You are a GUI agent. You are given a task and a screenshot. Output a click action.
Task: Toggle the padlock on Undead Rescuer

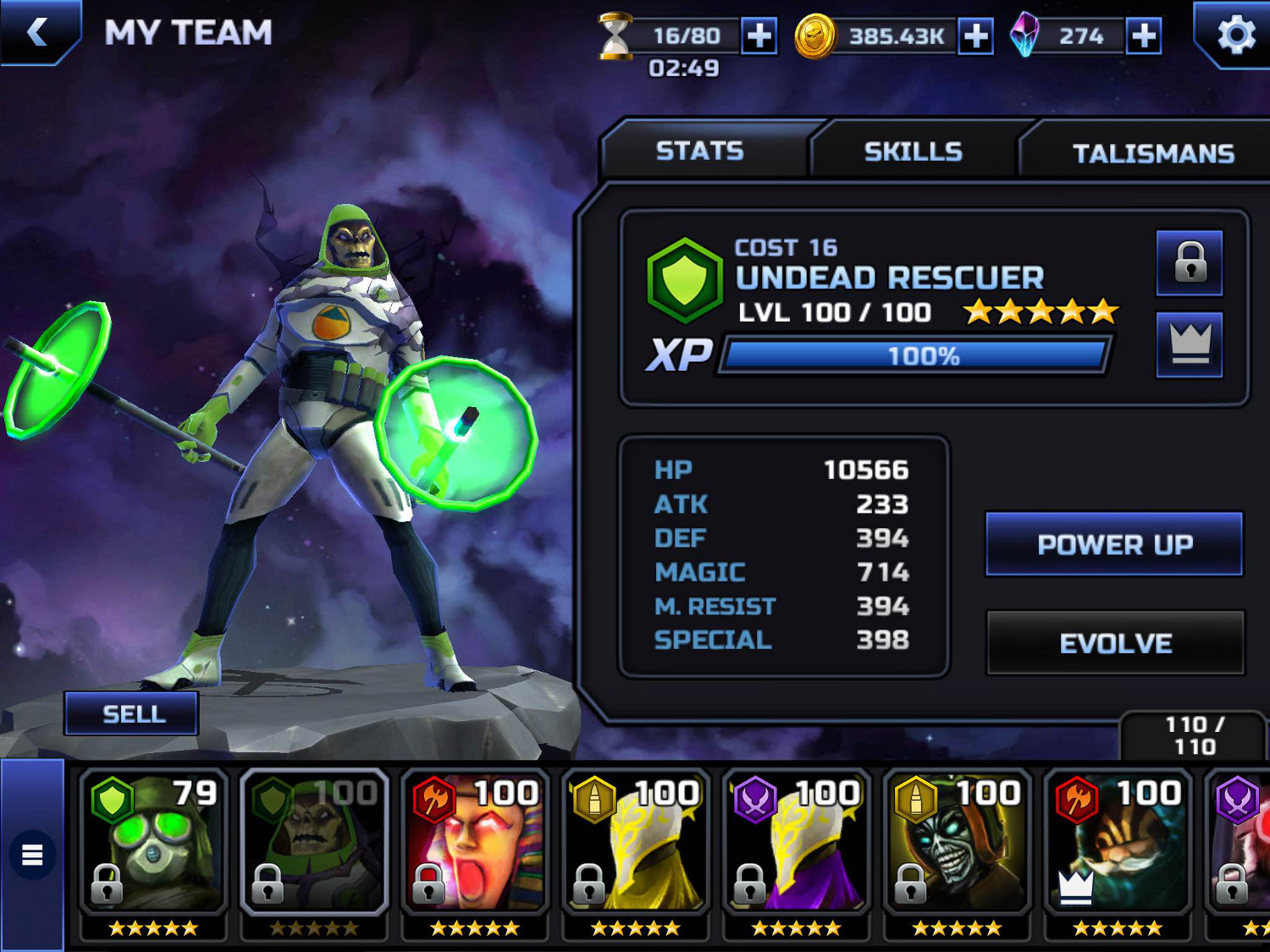tap(1190, 262)
